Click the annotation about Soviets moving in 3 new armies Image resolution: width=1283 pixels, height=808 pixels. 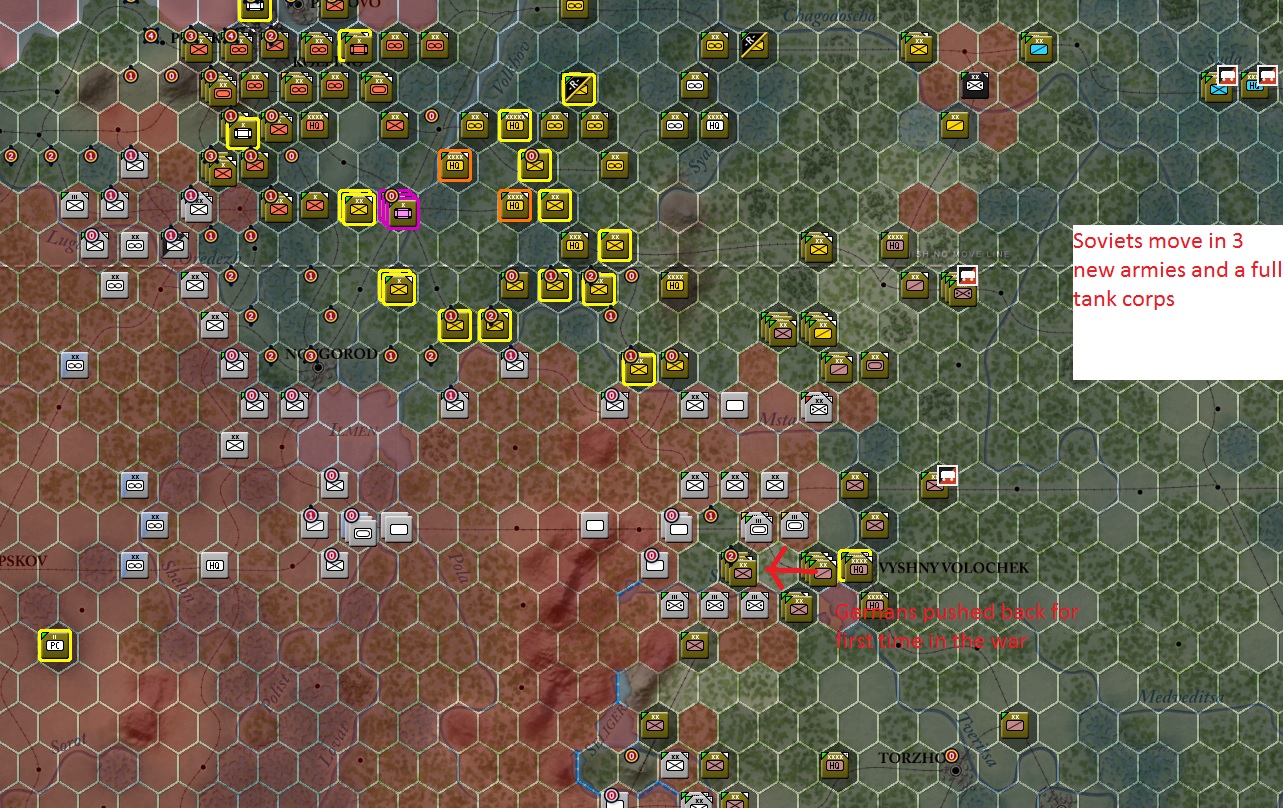[1177, 270]
